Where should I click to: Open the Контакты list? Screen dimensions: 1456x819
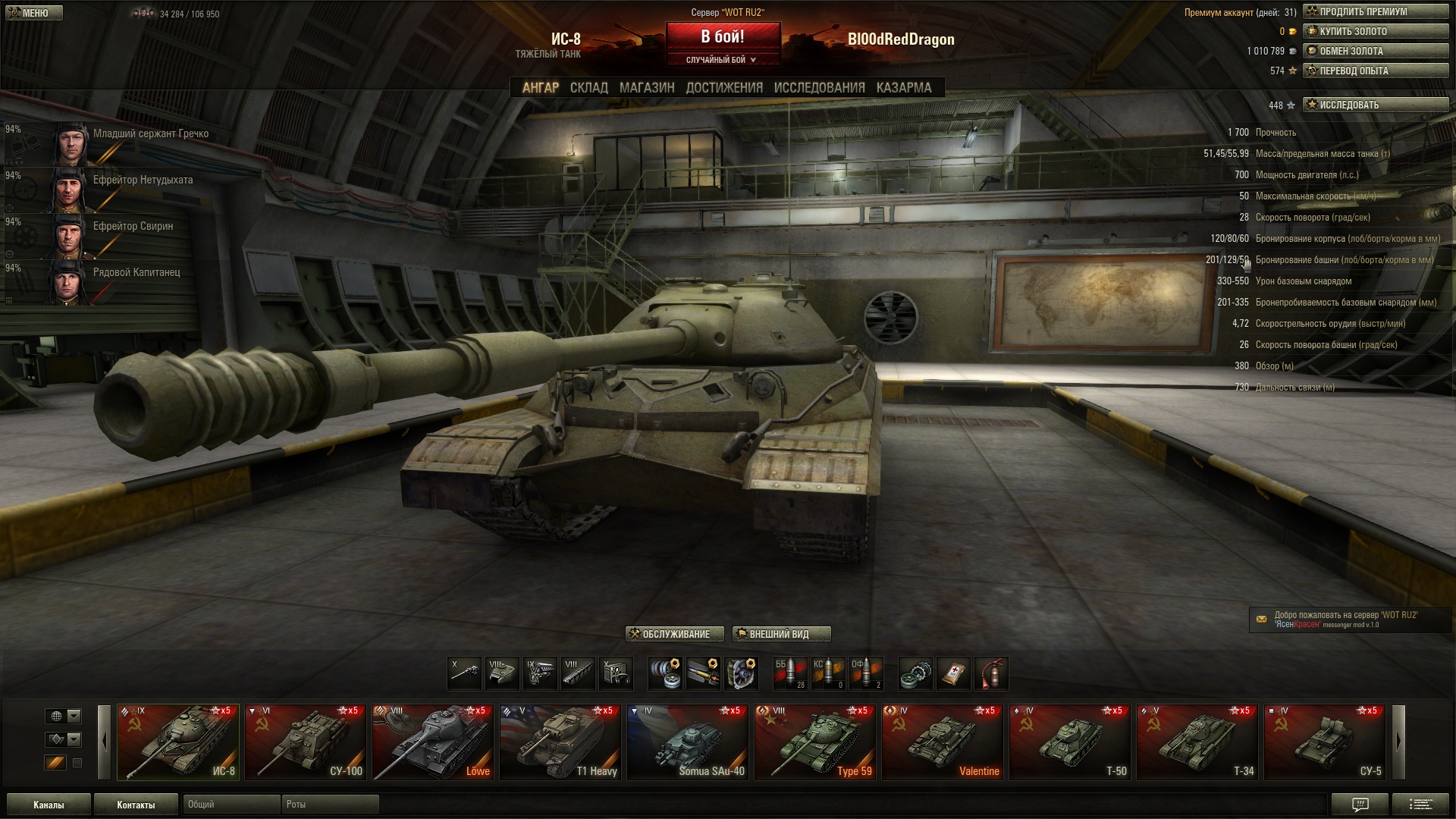tap(136, 805)
